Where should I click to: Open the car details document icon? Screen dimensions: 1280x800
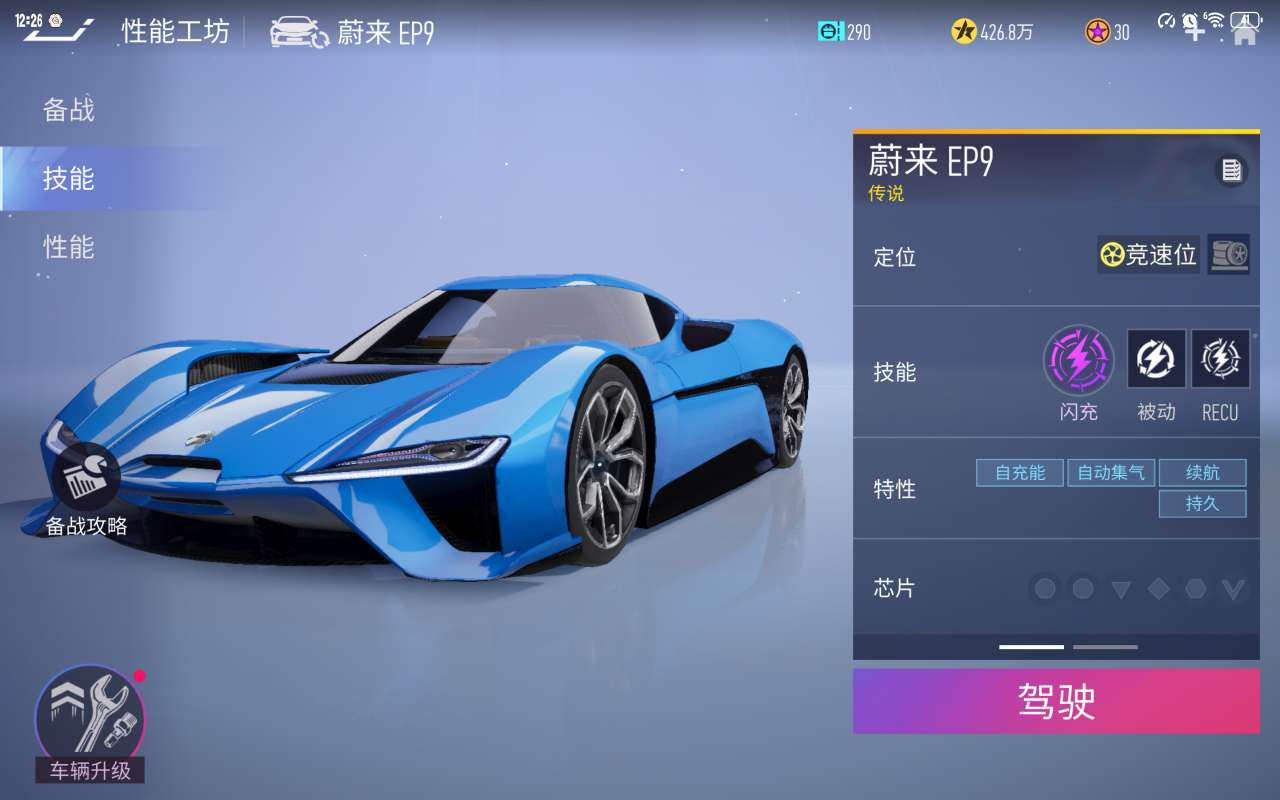1231,171
